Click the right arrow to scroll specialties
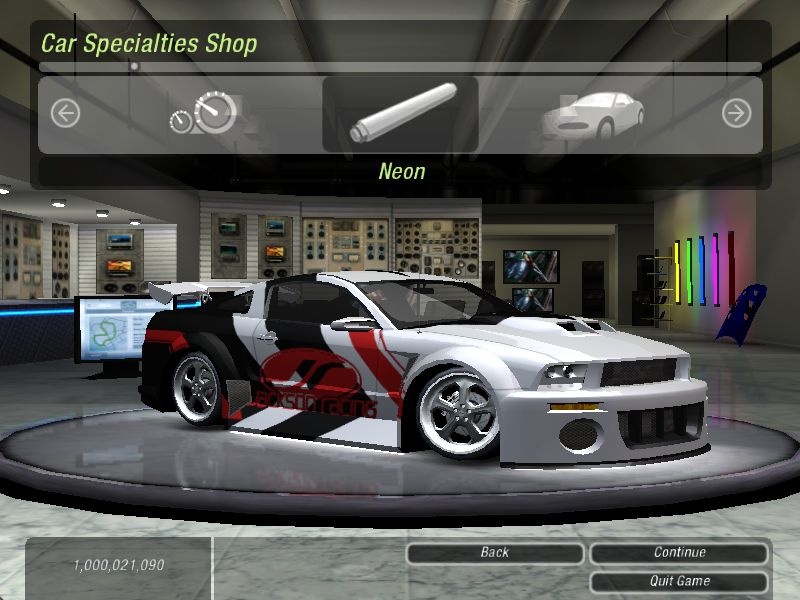 point(736,114)
